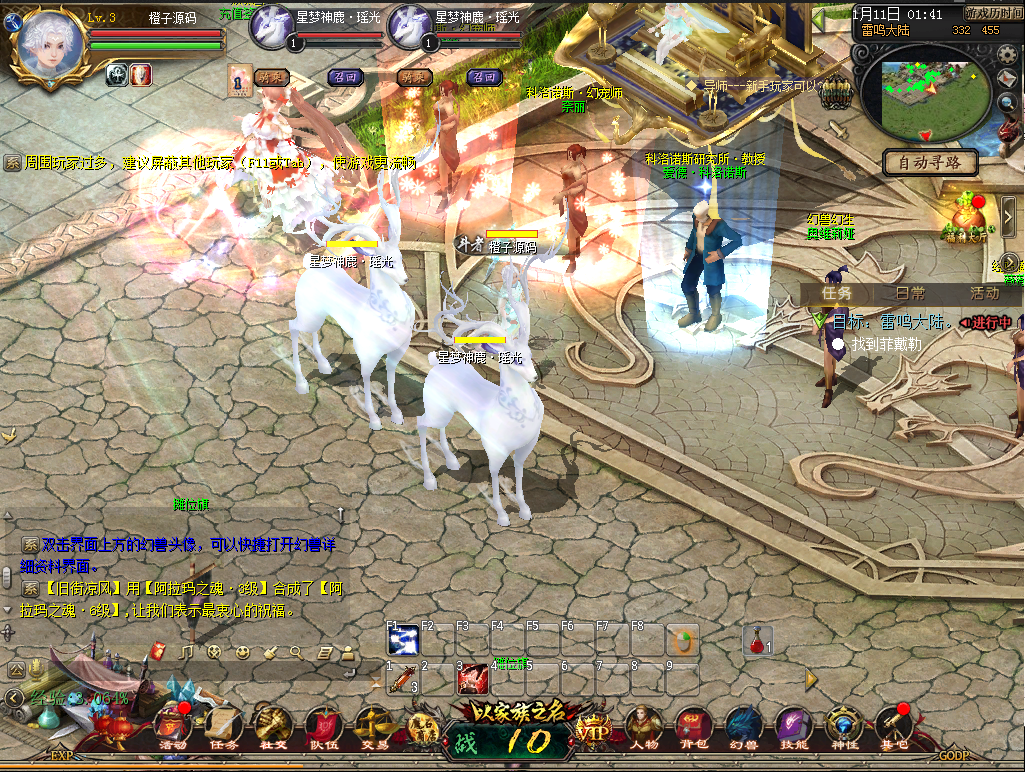Switch to the 日常 daily tab
Viewport: 1025px width, 772px height.
click(x=909, y=293)
